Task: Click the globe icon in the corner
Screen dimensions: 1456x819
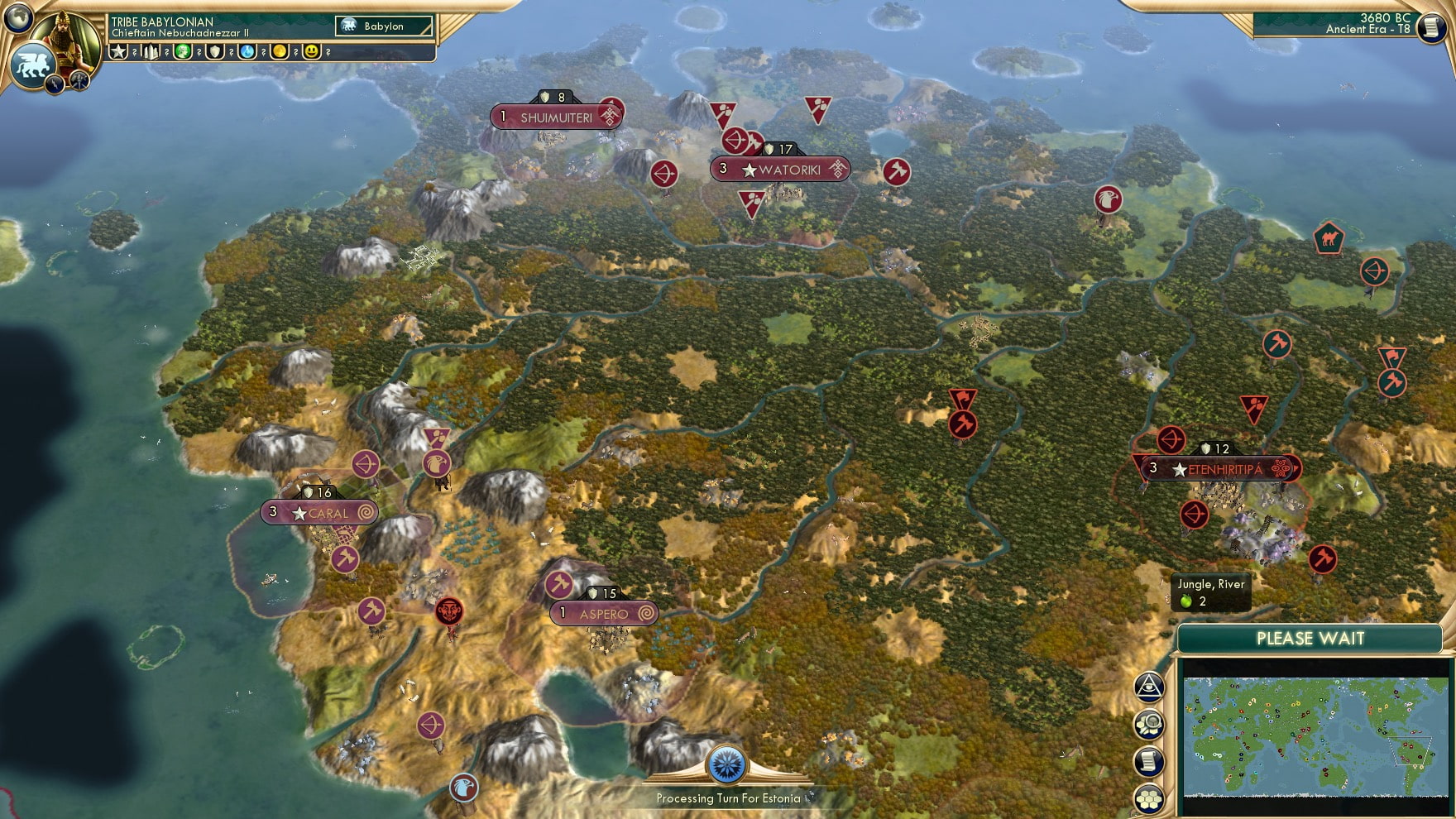Action: click(x=17, y=17)
